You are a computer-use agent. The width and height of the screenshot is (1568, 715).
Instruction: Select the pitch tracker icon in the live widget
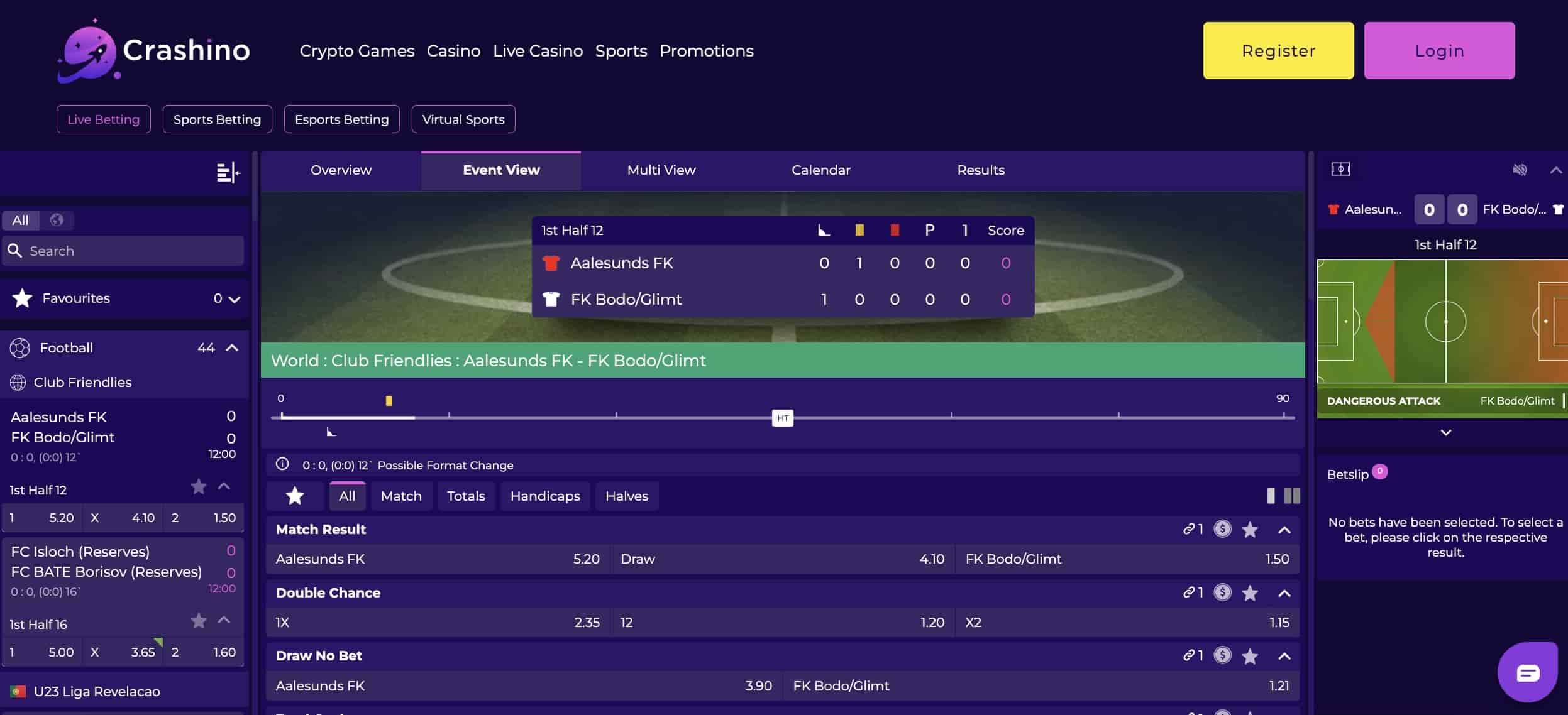click(1341, 169)
